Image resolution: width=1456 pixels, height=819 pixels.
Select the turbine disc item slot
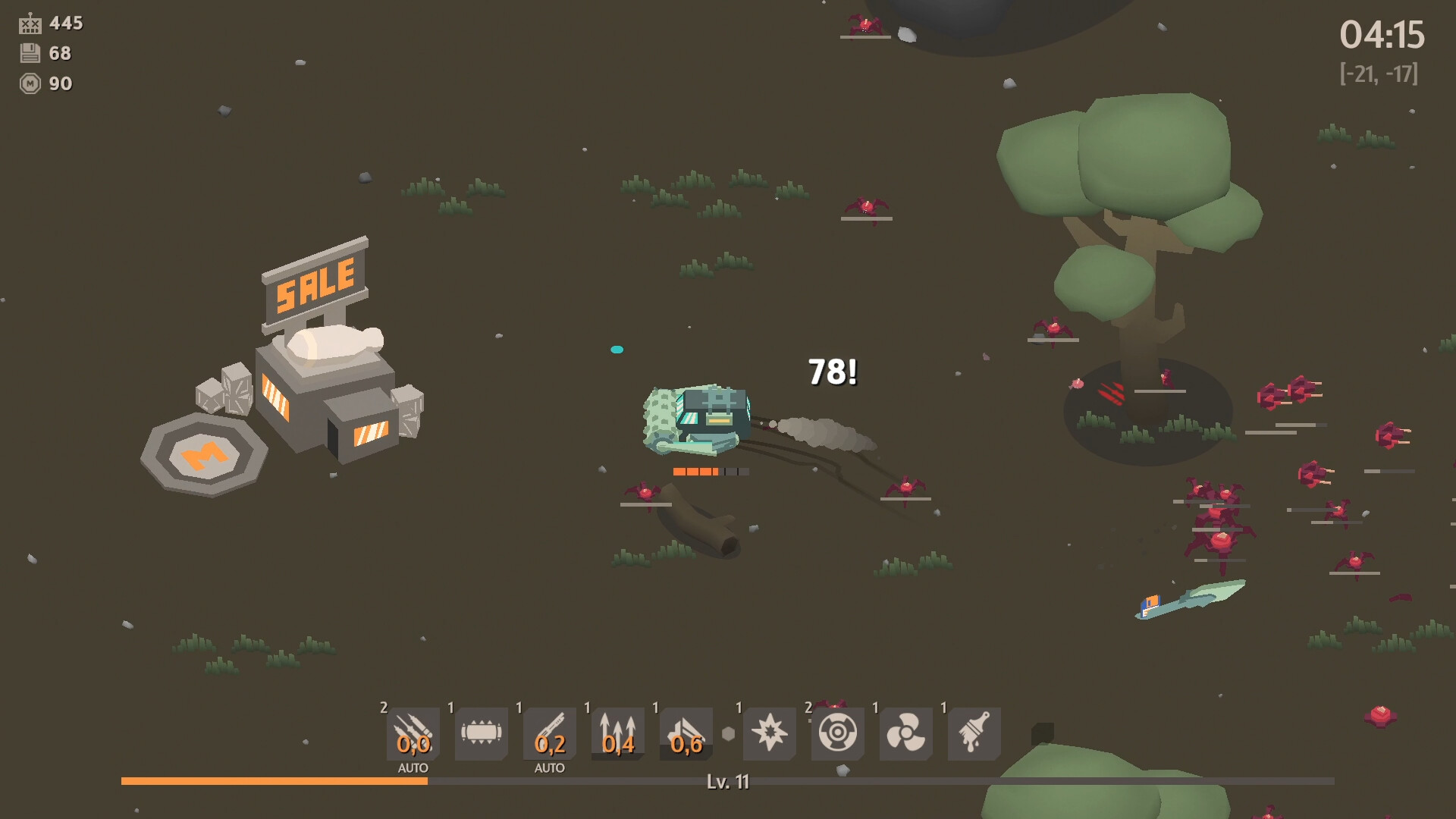[x=837, y=732]
